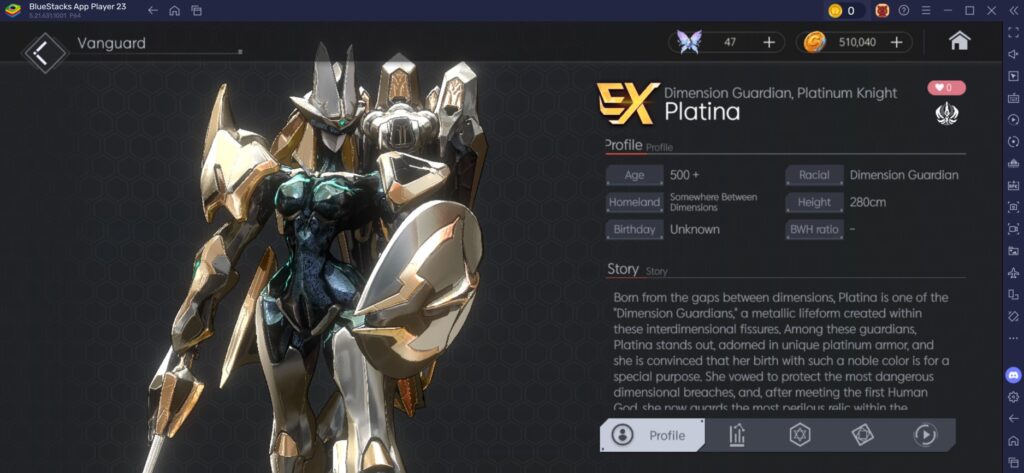Open the BlueStacks home button in title bar
1024x473 pixels.
[x=174, y=10]
